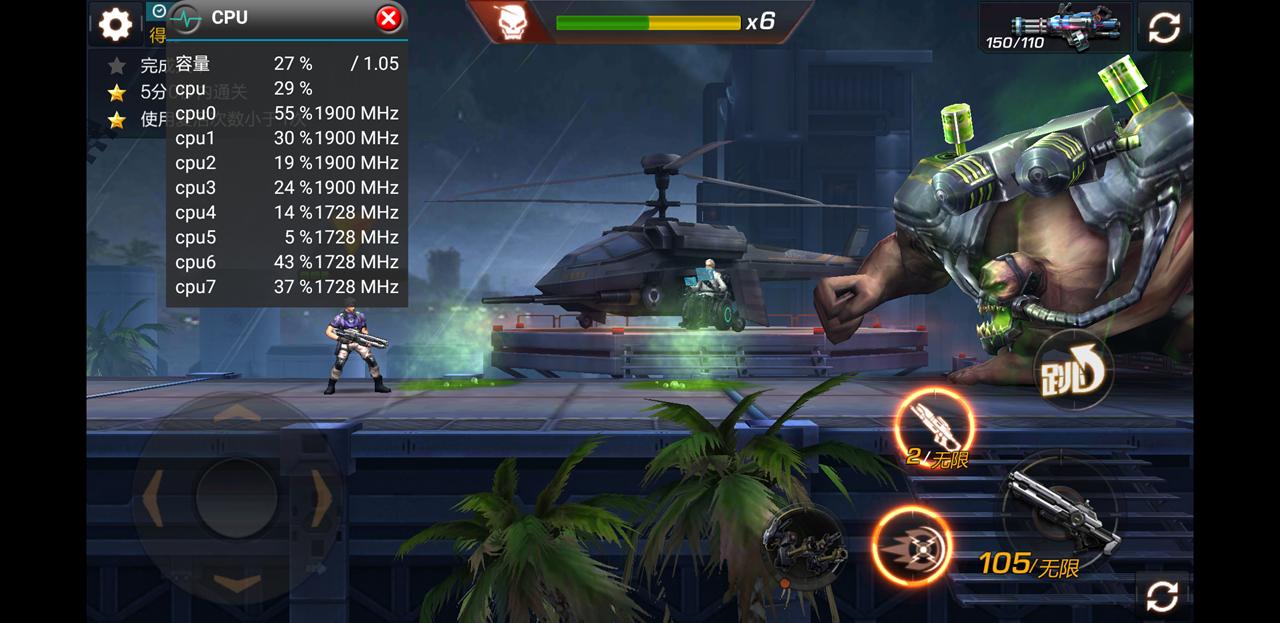Viewport: 1280px width, 623px height.
Task: Click the CPU overlay pulse icon
Action: (186, 18)
